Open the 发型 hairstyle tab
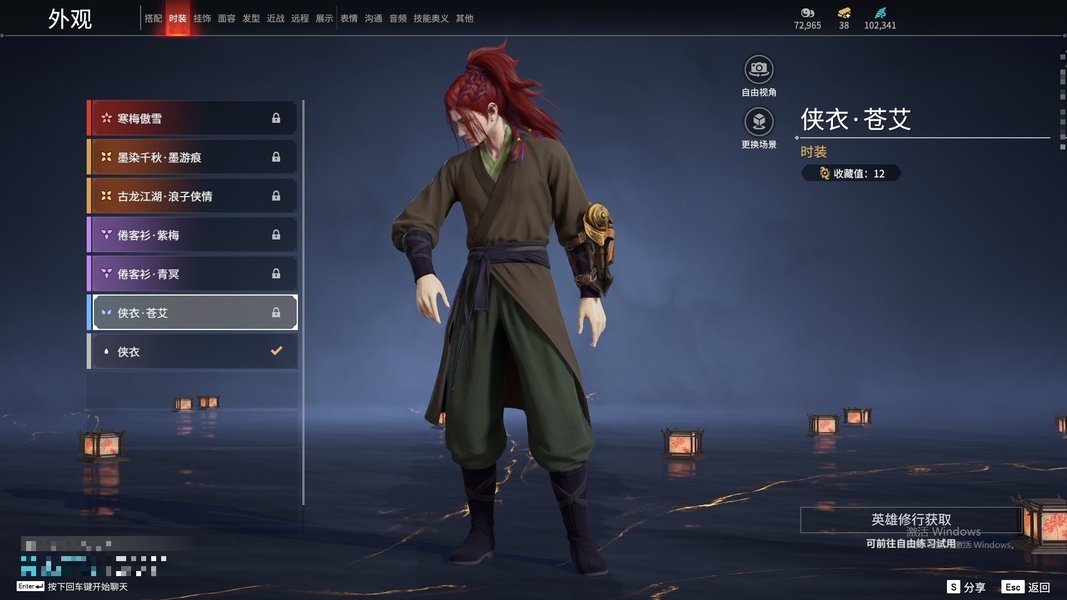Image resolution: width=1067 pixels, height=600 pixels. [251, 18]
